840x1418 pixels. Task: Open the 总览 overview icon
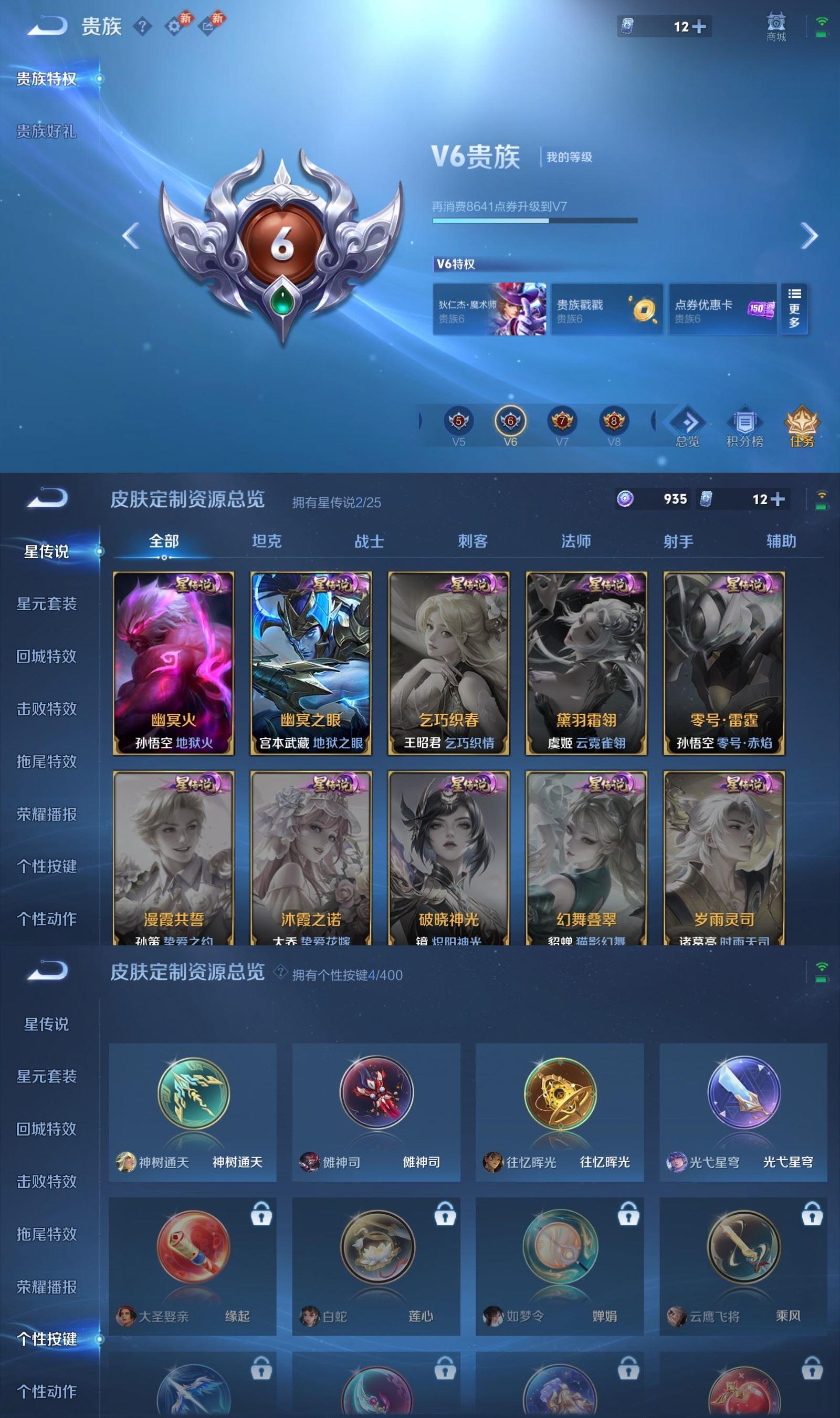tap(688, 424)
